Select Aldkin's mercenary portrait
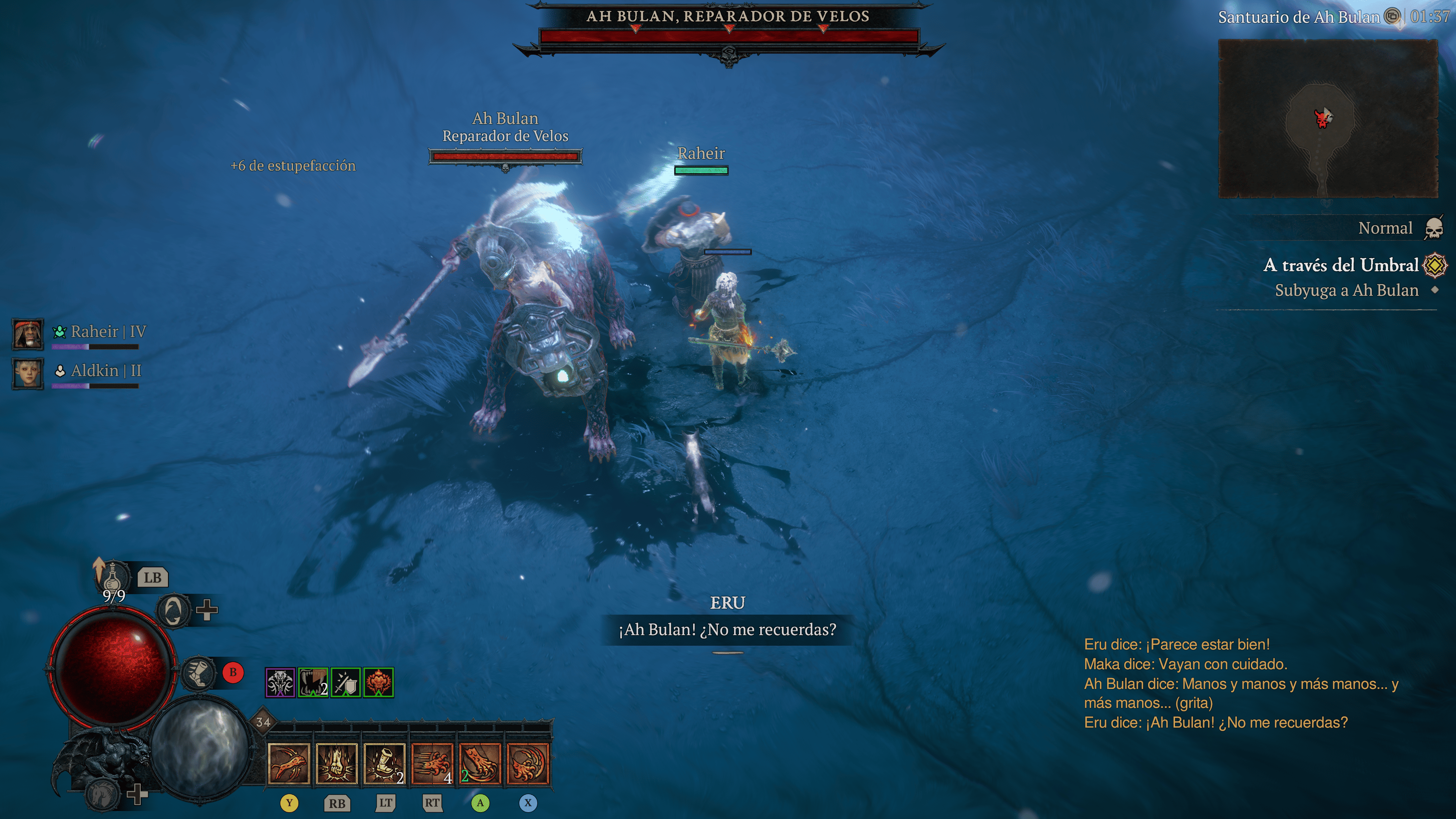Image resolution: width=1456 pixels, height=819 pixels. (28, 373)
